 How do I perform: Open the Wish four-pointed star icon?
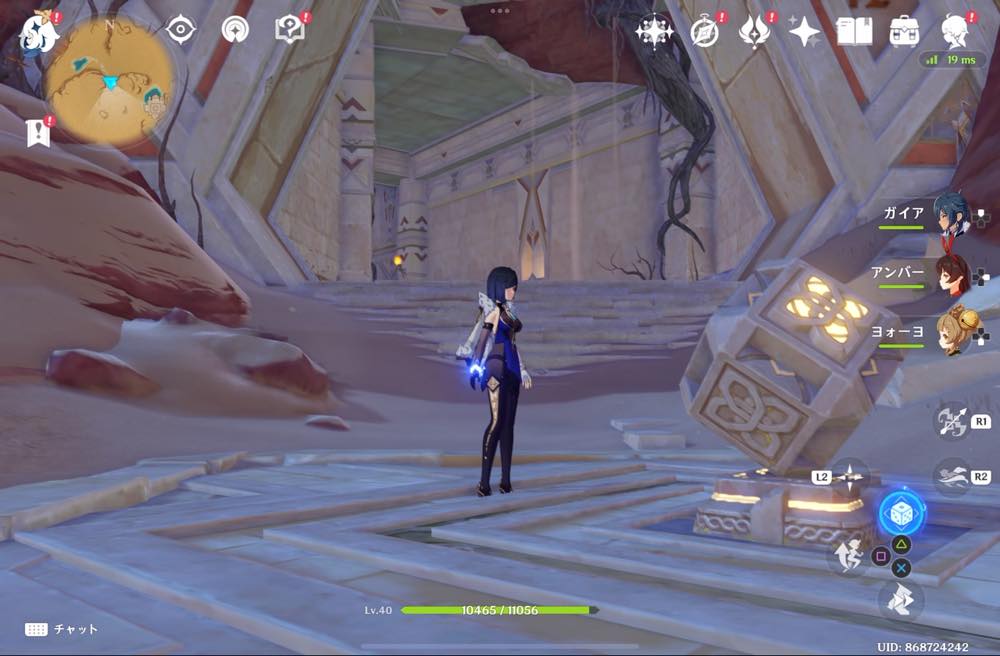coord(654,31)
